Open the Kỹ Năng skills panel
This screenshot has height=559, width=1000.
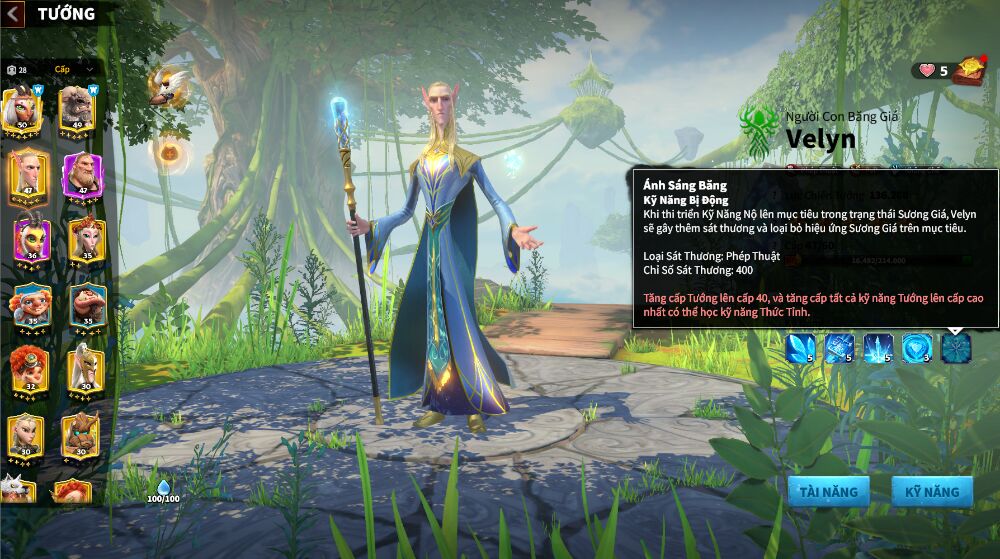click(932, 491)
